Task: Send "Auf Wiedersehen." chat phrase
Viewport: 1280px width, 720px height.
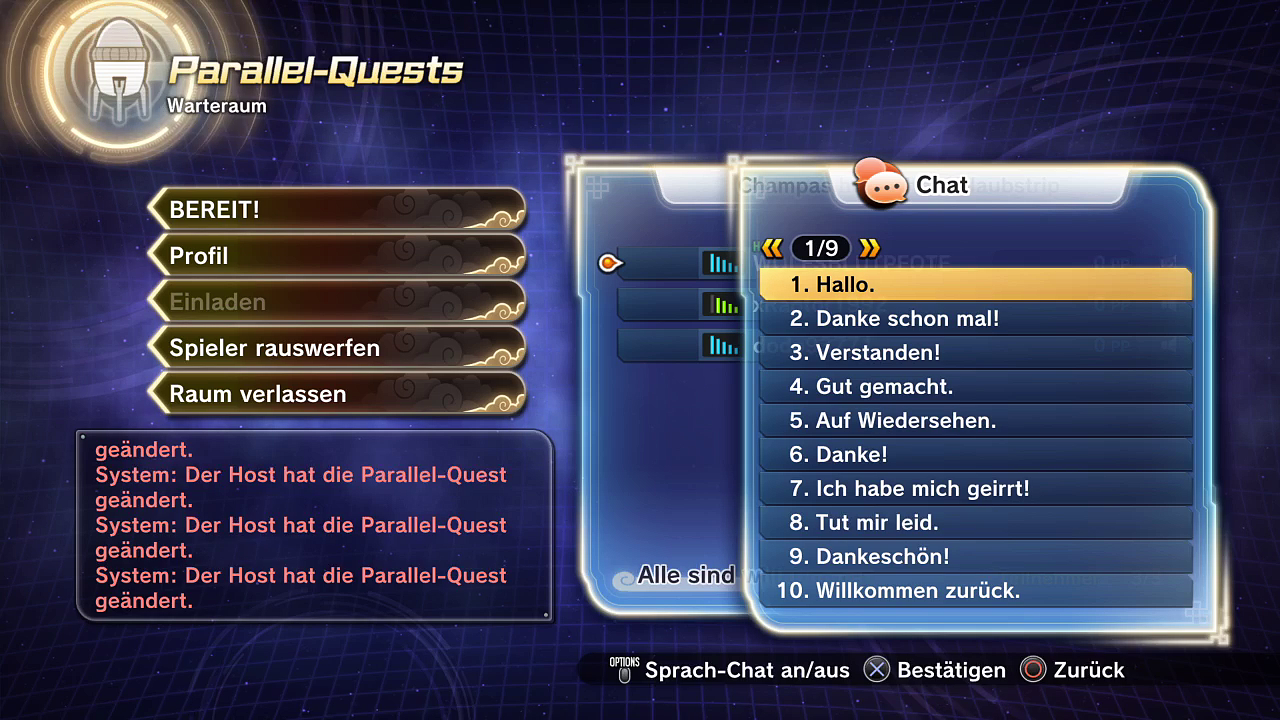Action: click(x=975, y=421)
